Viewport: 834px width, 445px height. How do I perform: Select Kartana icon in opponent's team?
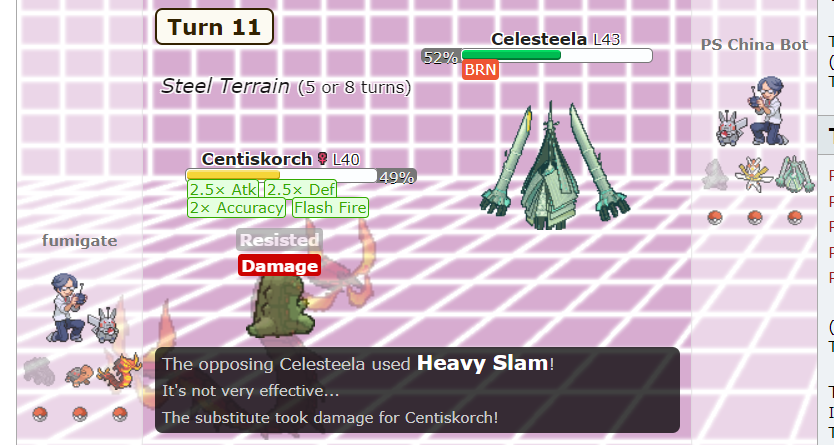[x=752, y=175]
